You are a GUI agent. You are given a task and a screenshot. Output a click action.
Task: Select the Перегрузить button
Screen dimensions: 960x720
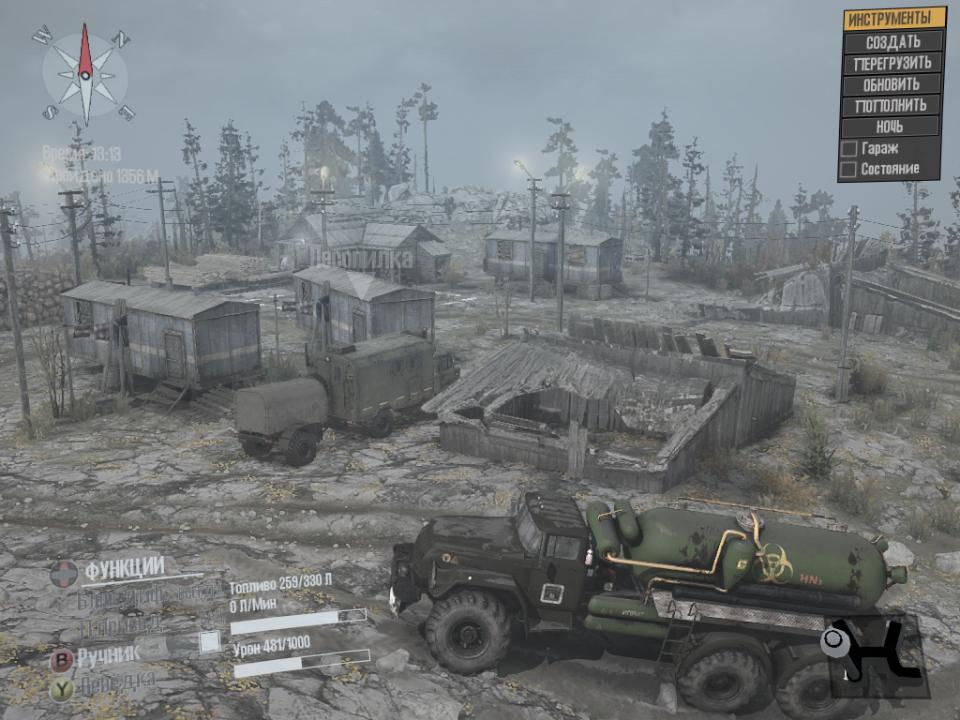point(893,63)
